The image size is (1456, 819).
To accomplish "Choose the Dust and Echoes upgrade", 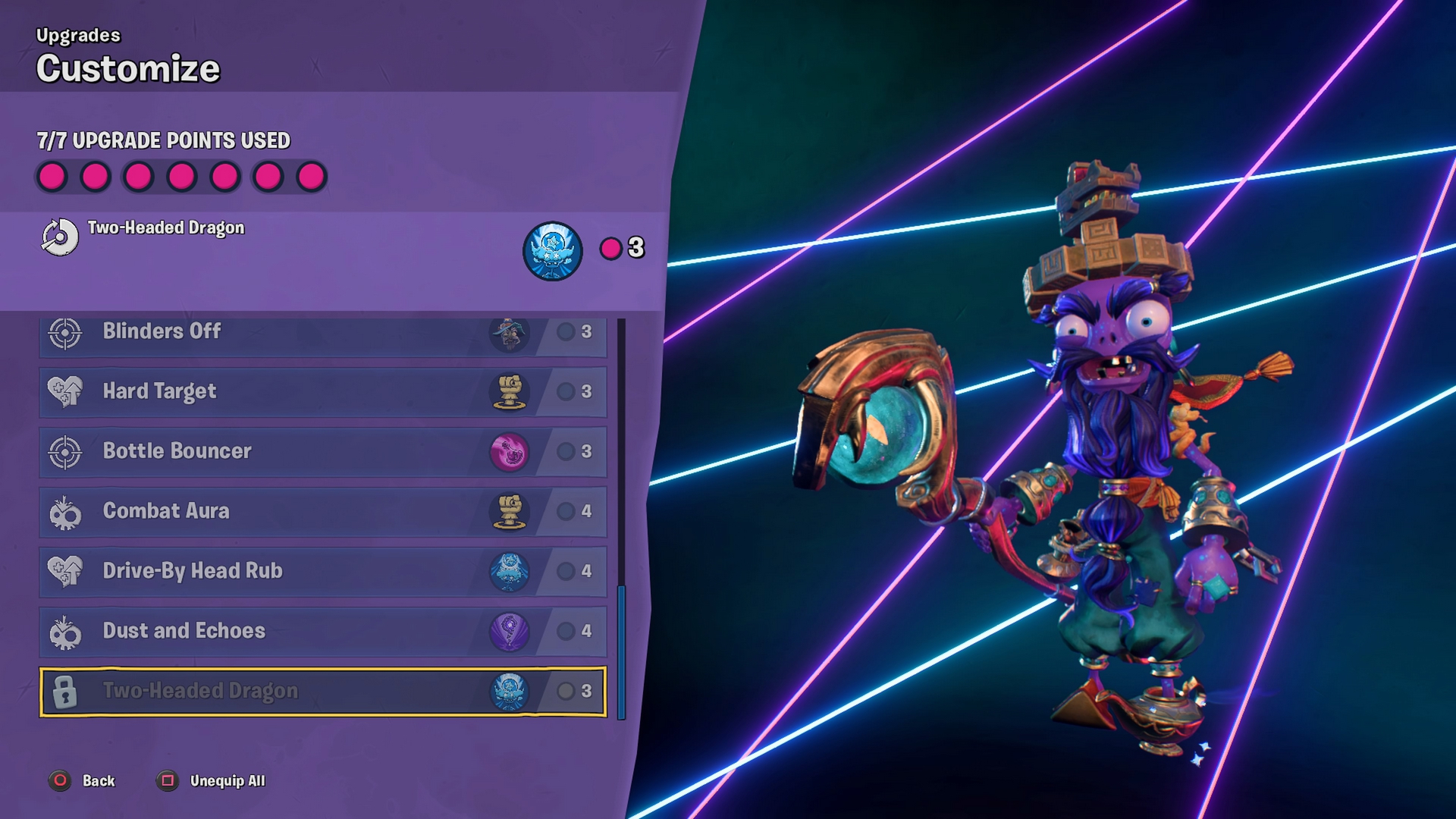I will 322,631.
